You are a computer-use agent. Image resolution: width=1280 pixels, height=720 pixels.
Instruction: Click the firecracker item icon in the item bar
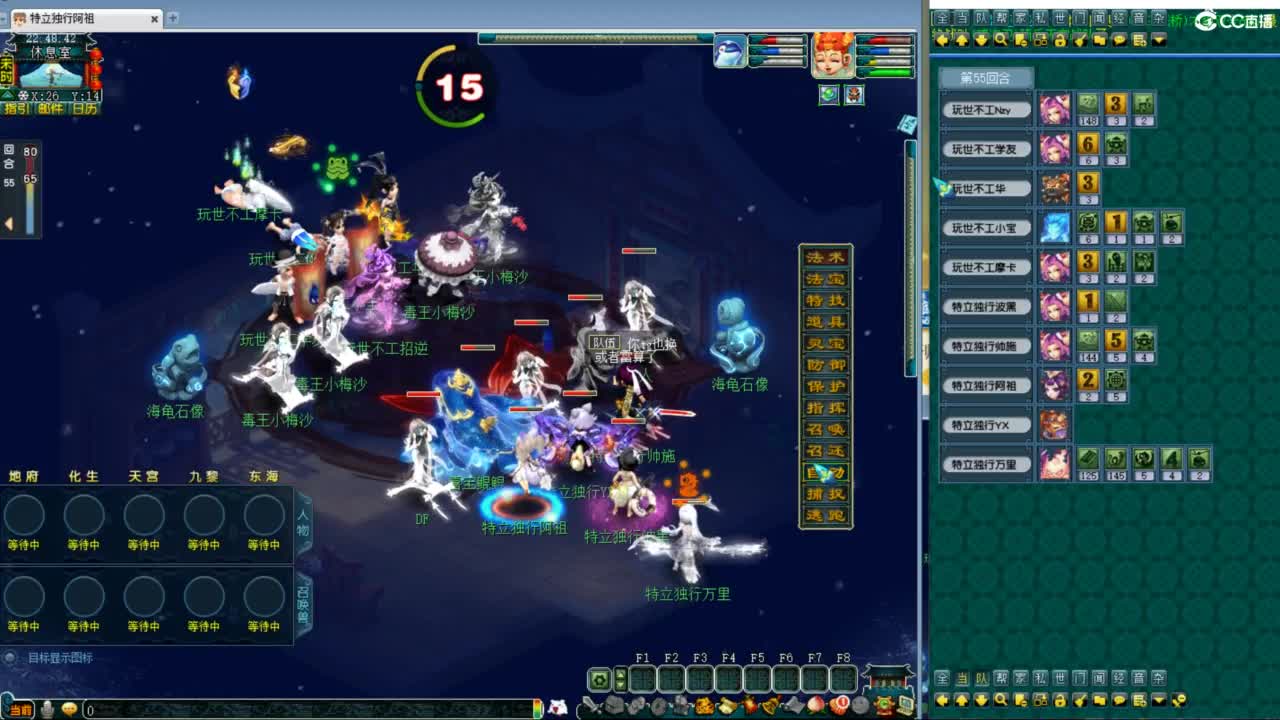coord(749,703)
